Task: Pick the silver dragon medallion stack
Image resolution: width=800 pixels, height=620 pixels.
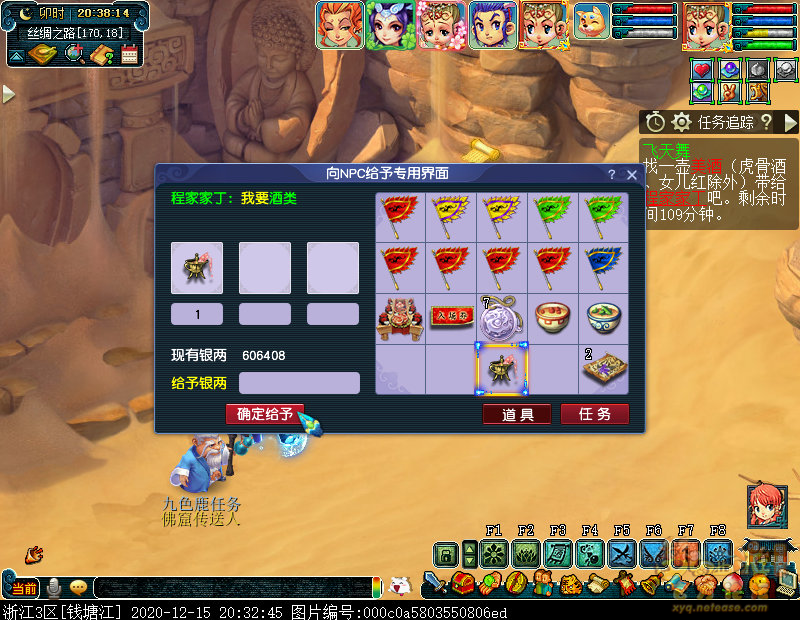Action: point(501,318)
